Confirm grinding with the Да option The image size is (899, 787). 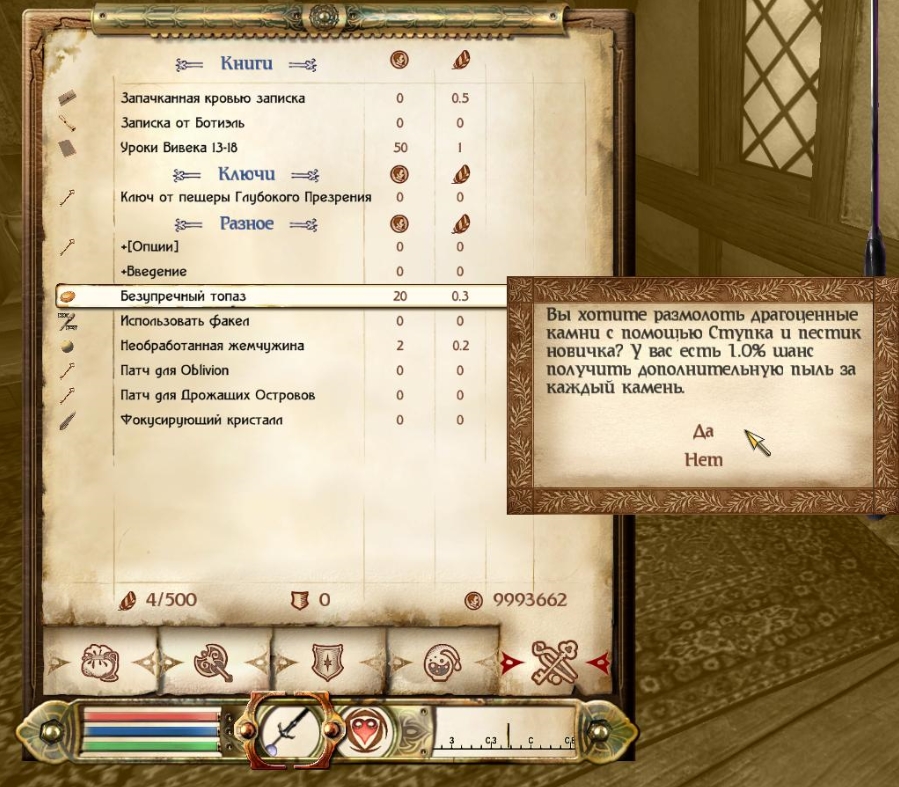pos(703,432)
